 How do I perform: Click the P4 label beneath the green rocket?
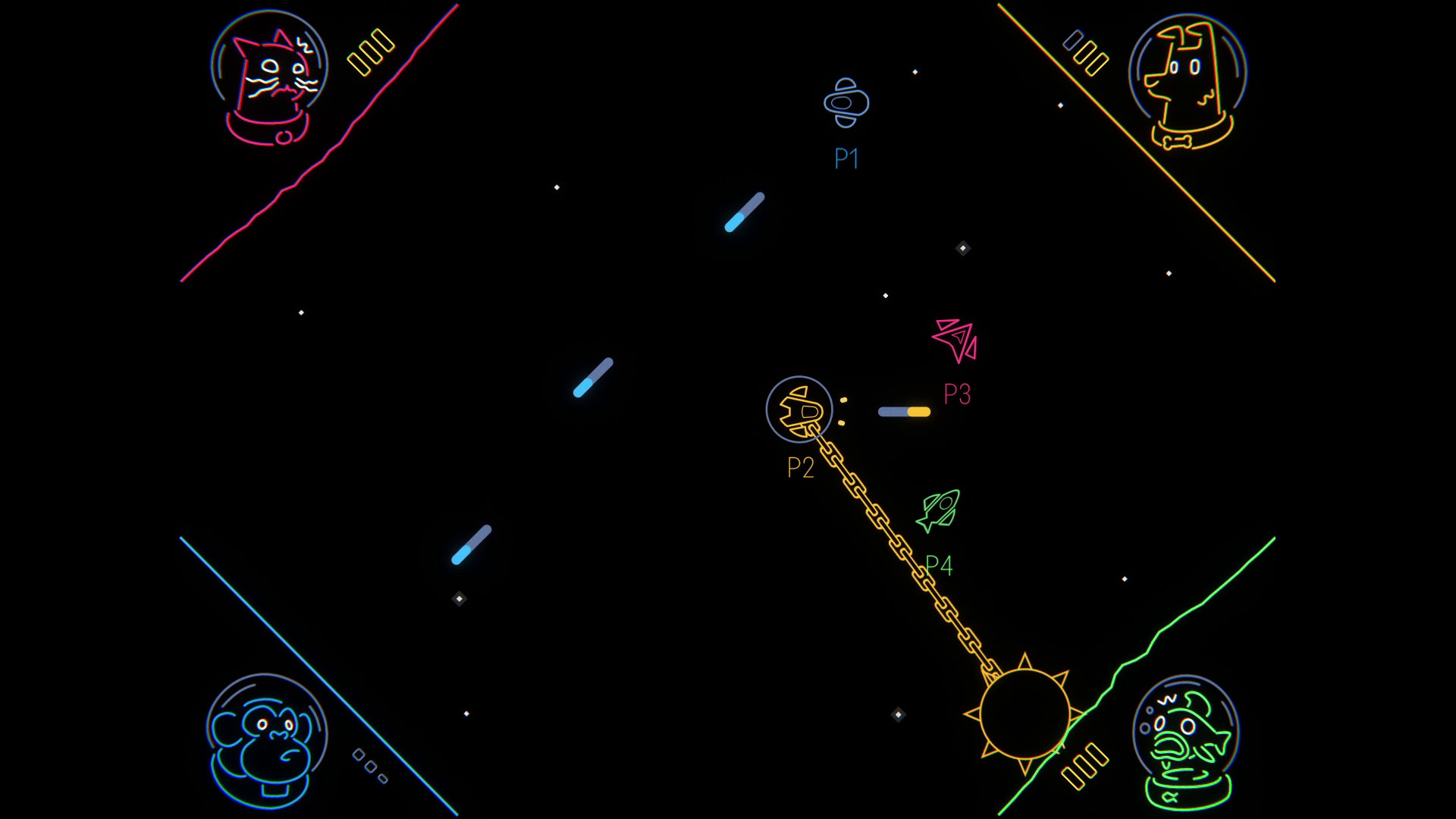tap(940, 565)
